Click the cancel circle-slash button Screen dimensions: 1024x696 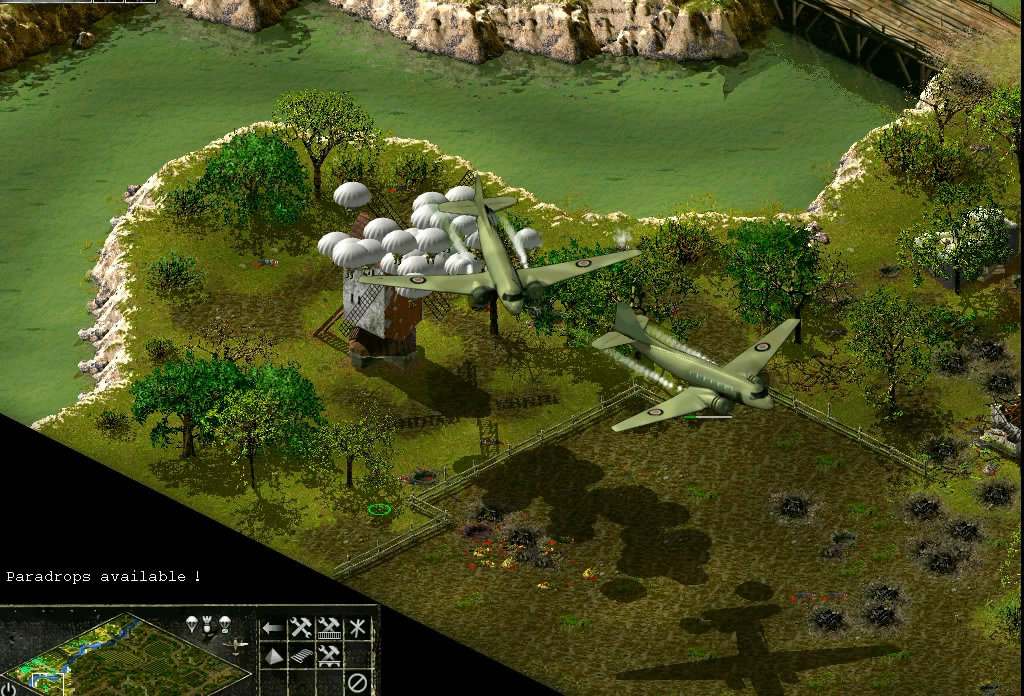pos(357,683)
